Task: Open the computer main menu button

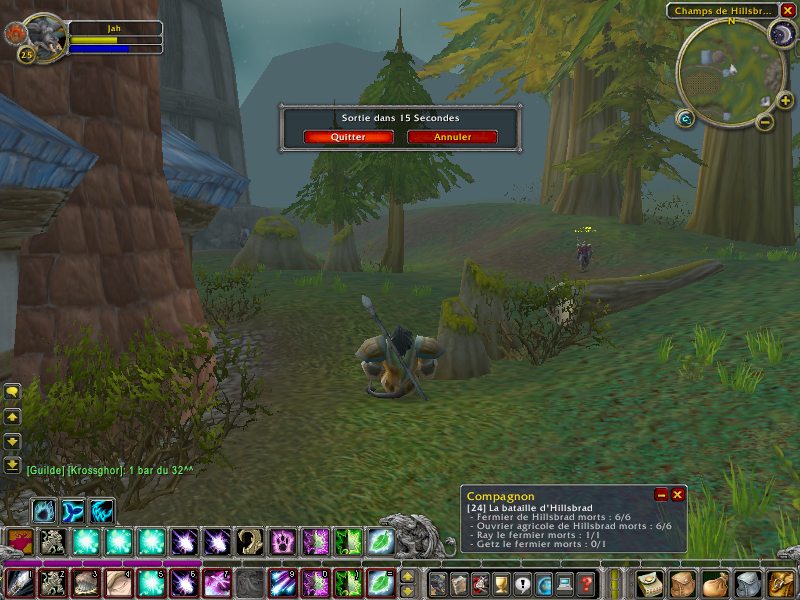Action: (566, 583)
